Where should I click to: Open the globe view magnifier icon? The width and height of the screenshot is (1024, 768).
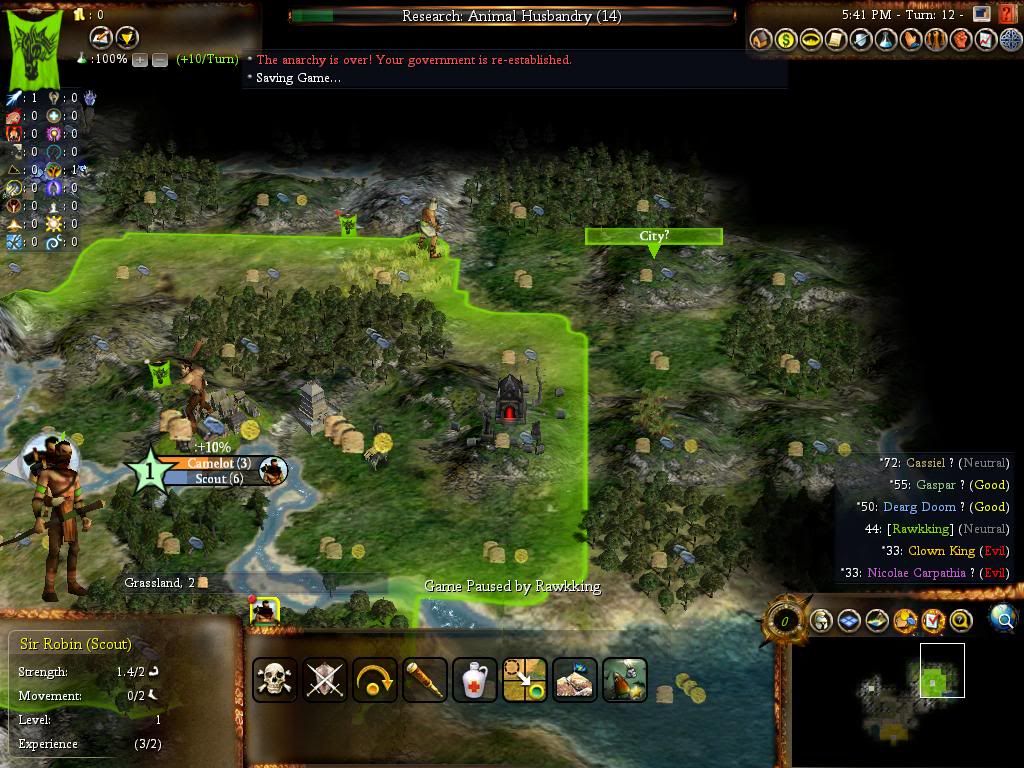pos(1002,620)
